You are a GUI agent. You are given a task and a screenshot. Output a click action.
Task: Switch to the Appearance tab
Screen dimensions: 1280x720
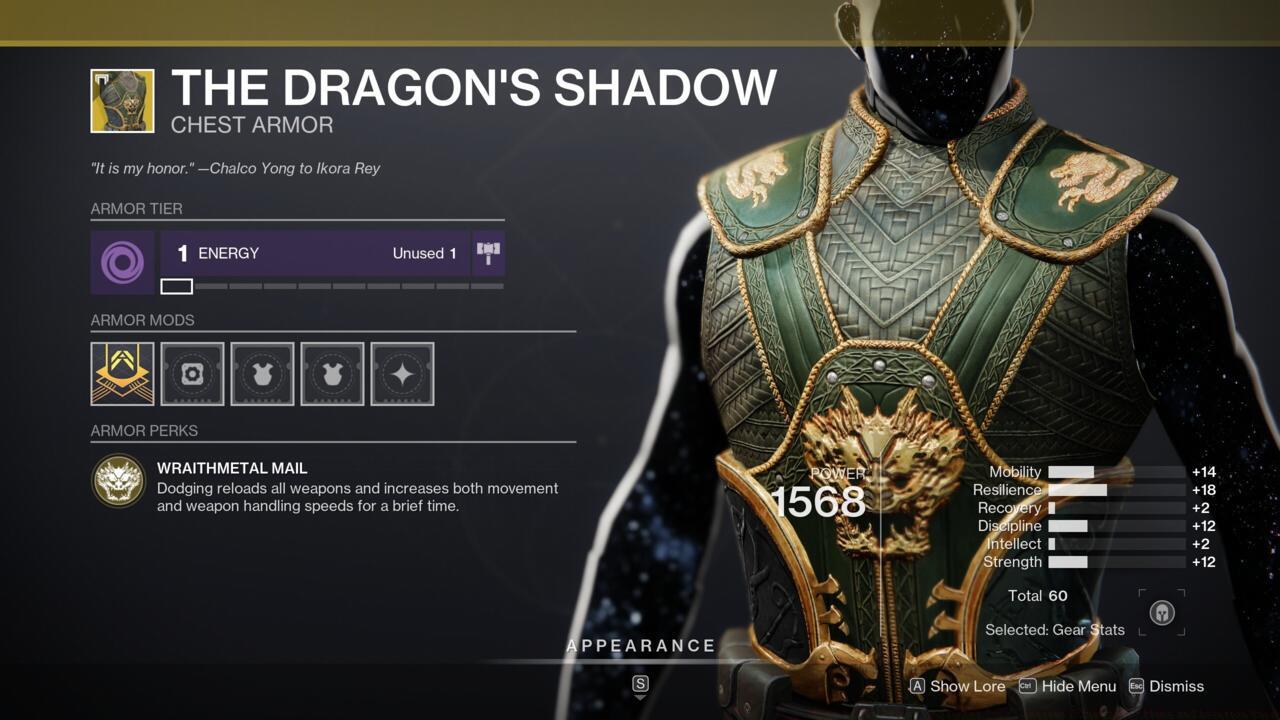(x=642, y=645)
